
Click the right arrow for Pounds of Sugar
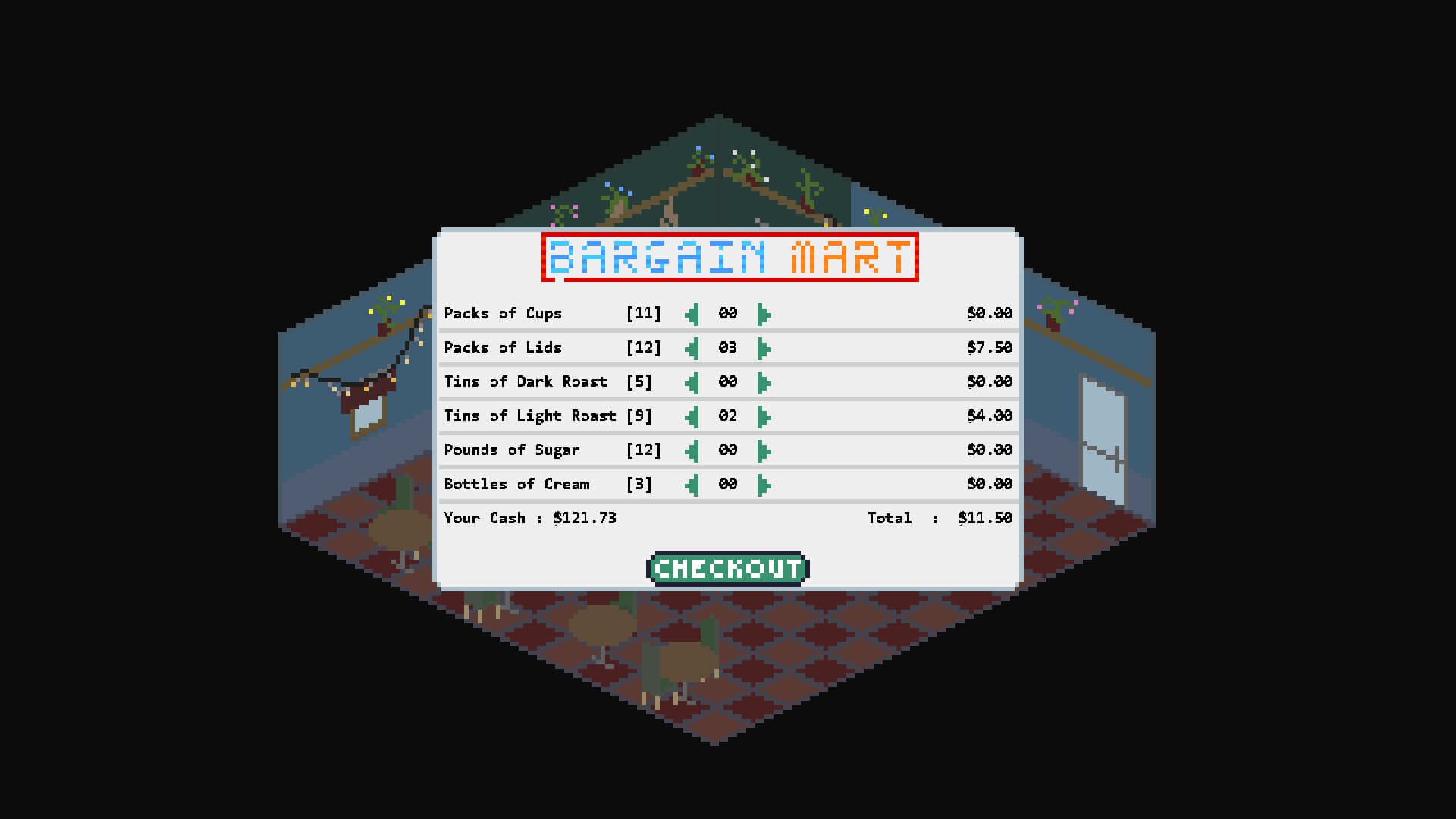tap(763, 450)
